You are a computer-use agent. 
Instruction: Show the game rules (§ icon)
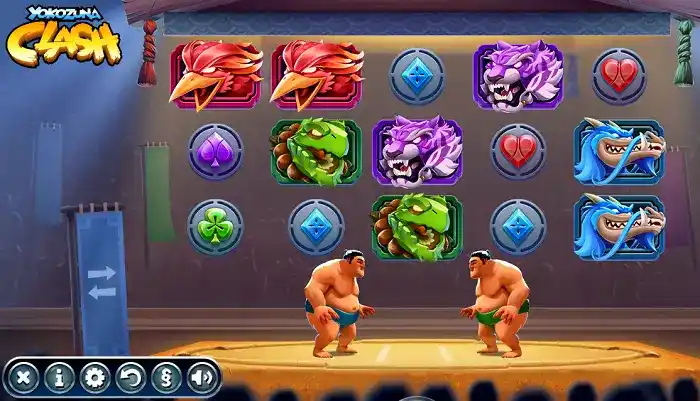tap(166, 377)
